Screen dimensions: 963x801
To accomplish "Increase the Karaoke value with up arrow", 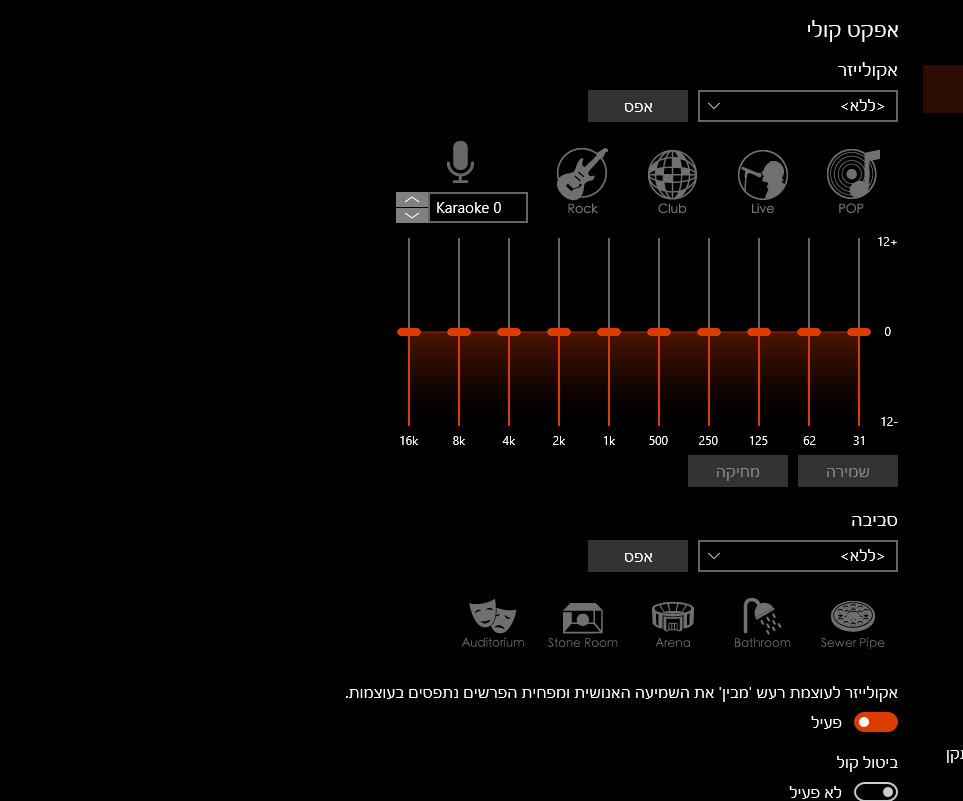I will [412, 200].
